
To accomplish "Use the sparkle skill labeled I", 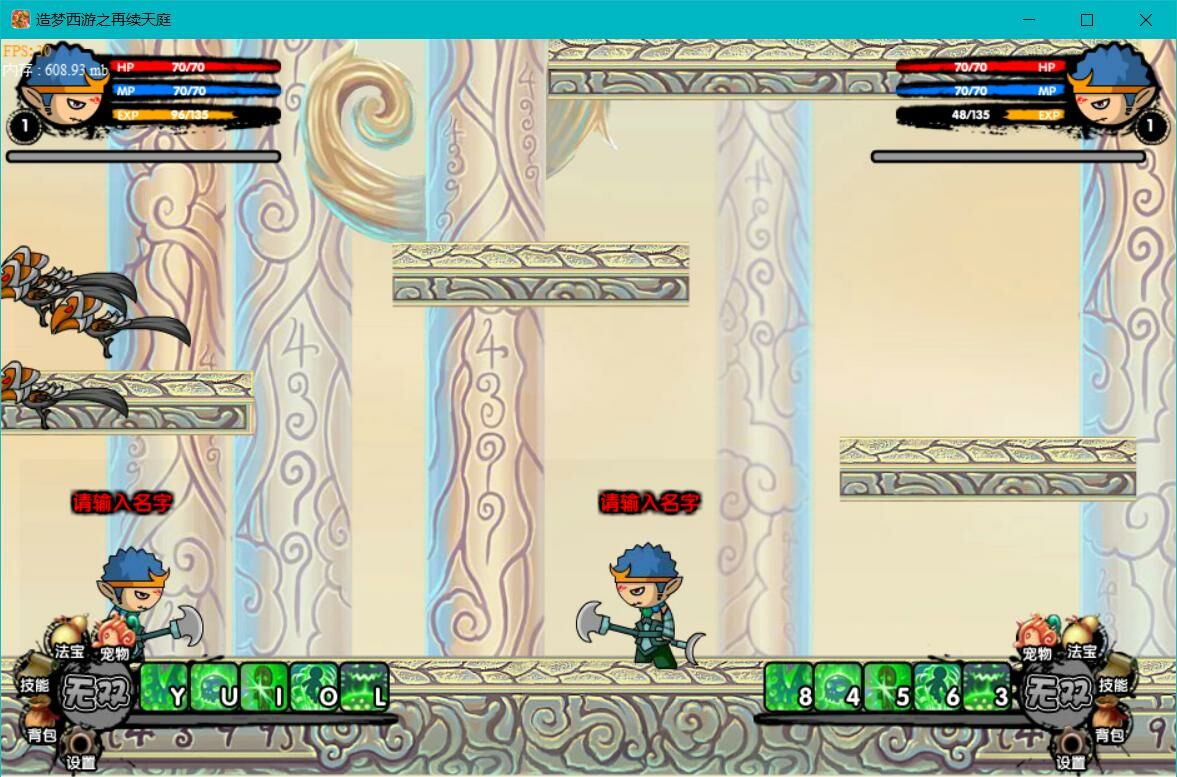I will pos(264,687).
